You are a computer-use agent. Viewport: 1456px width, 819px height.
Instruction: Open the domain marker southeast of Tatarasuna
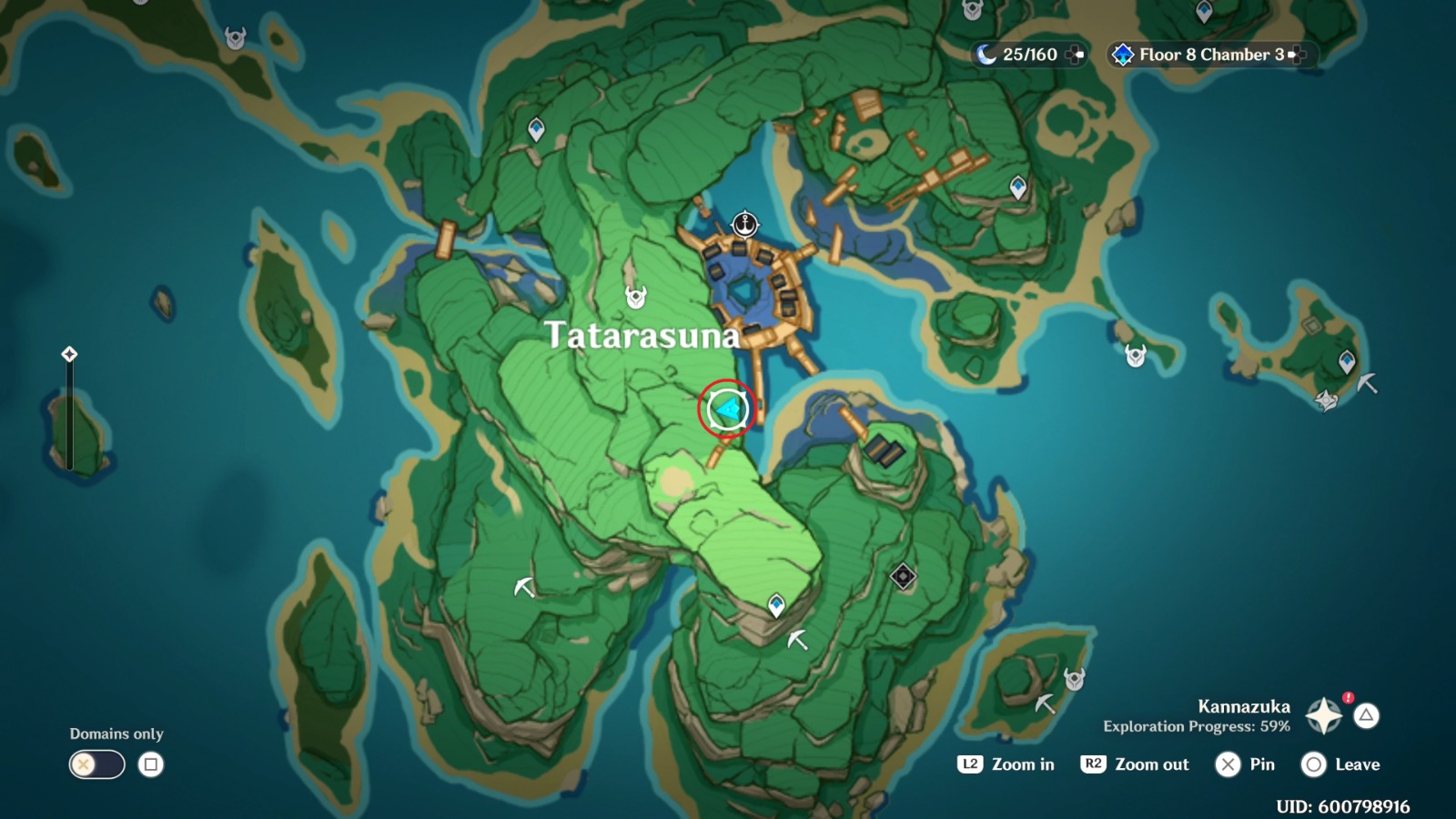[904, 574]
